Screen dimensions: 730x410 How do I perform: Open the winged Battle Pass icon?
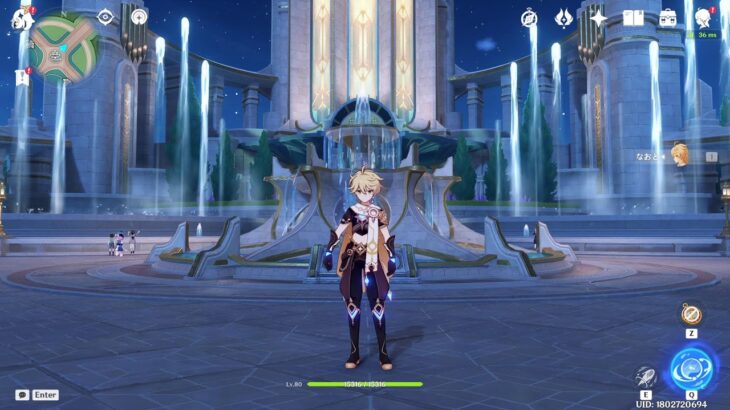(564, 18)
